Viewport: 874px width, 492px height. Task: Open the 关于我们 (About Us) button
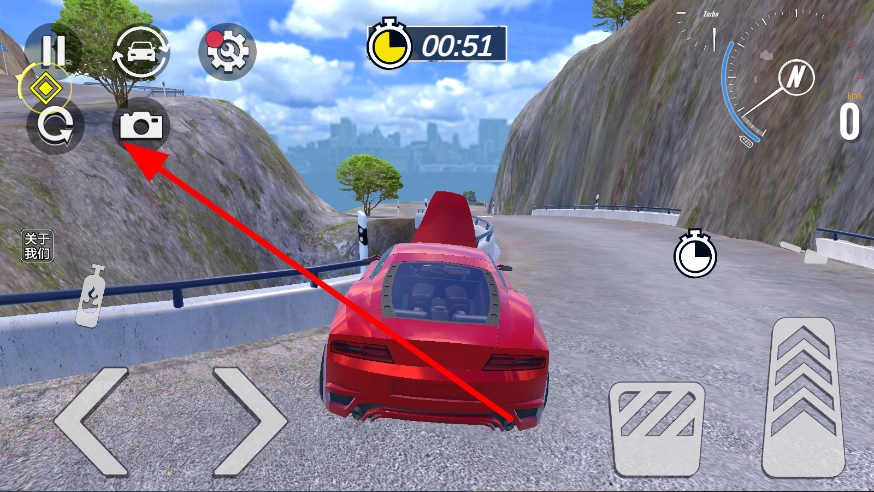click(37, 245)
